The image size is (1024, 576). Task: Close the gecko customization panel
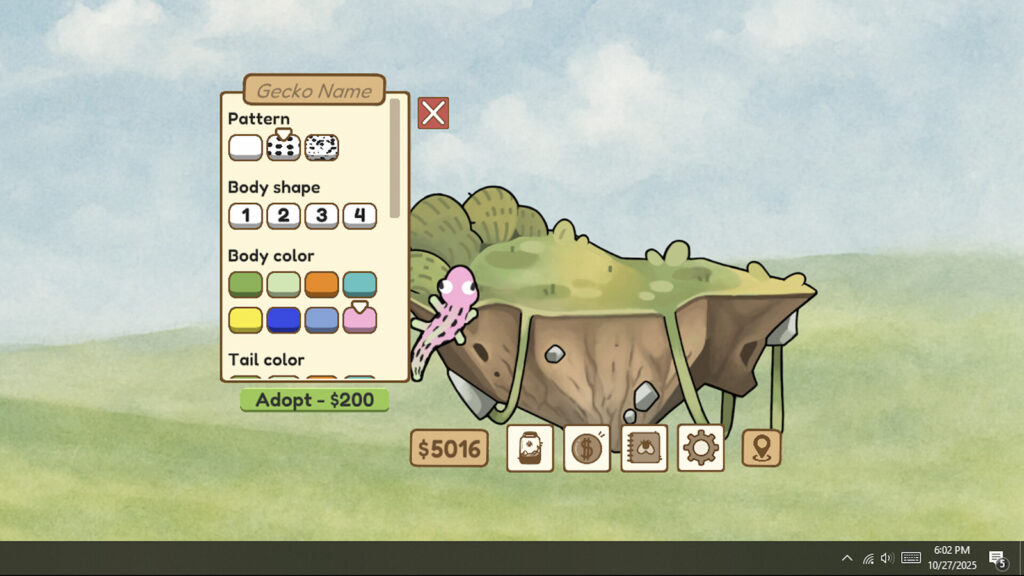click(x=433, y=113)
